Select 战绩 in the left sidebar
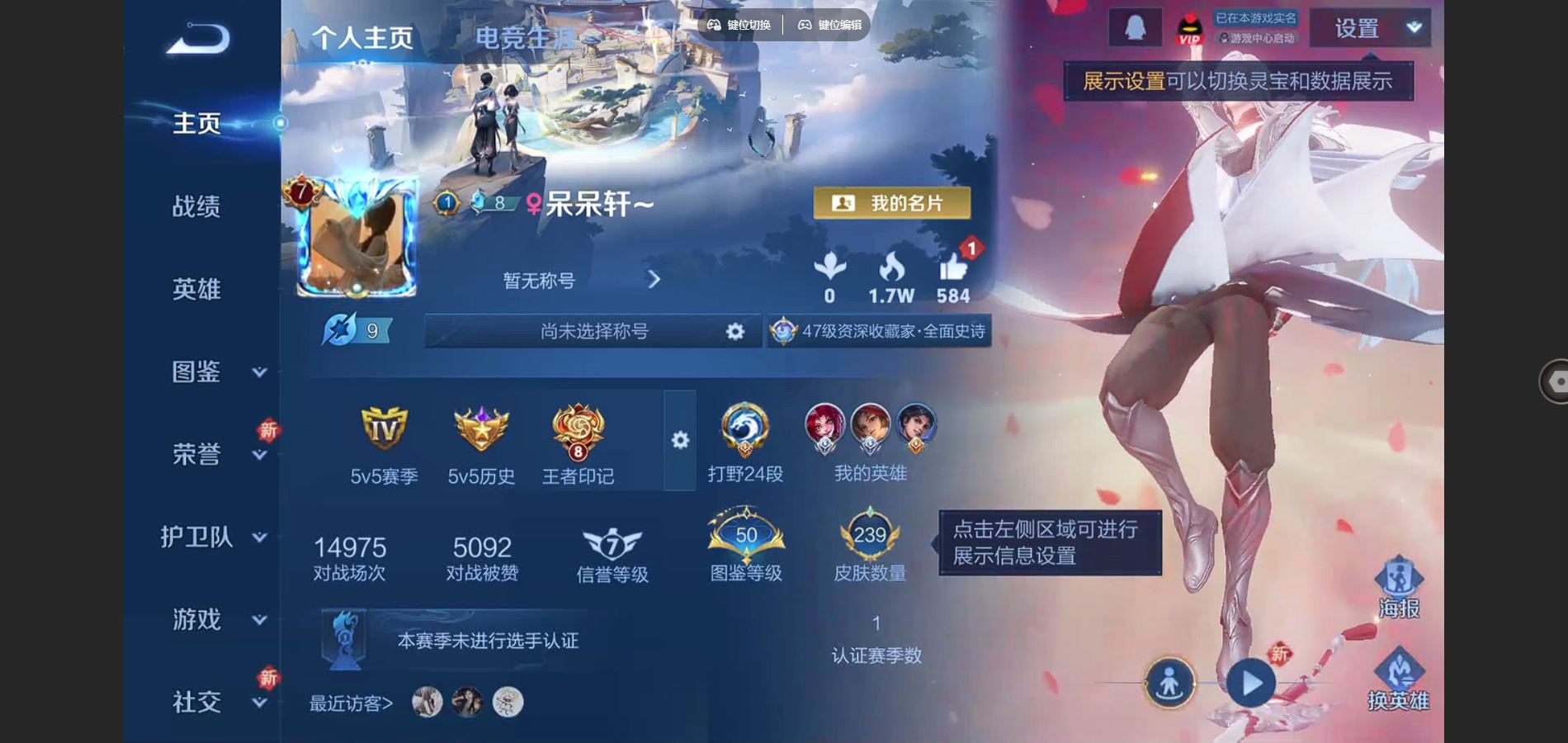1568x743 pixels. coord(197,208)
